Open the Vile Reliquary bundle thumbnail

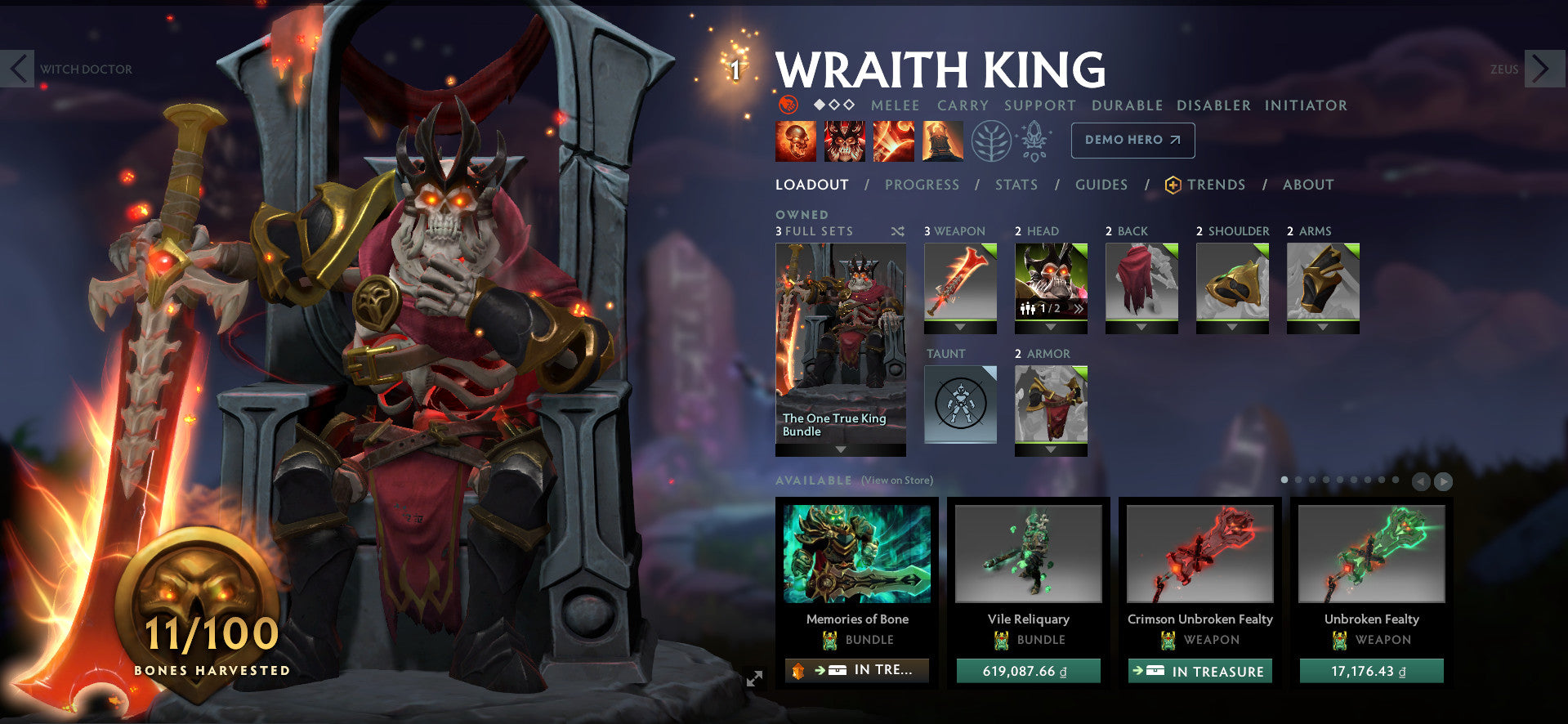(x=1028, y=554)
